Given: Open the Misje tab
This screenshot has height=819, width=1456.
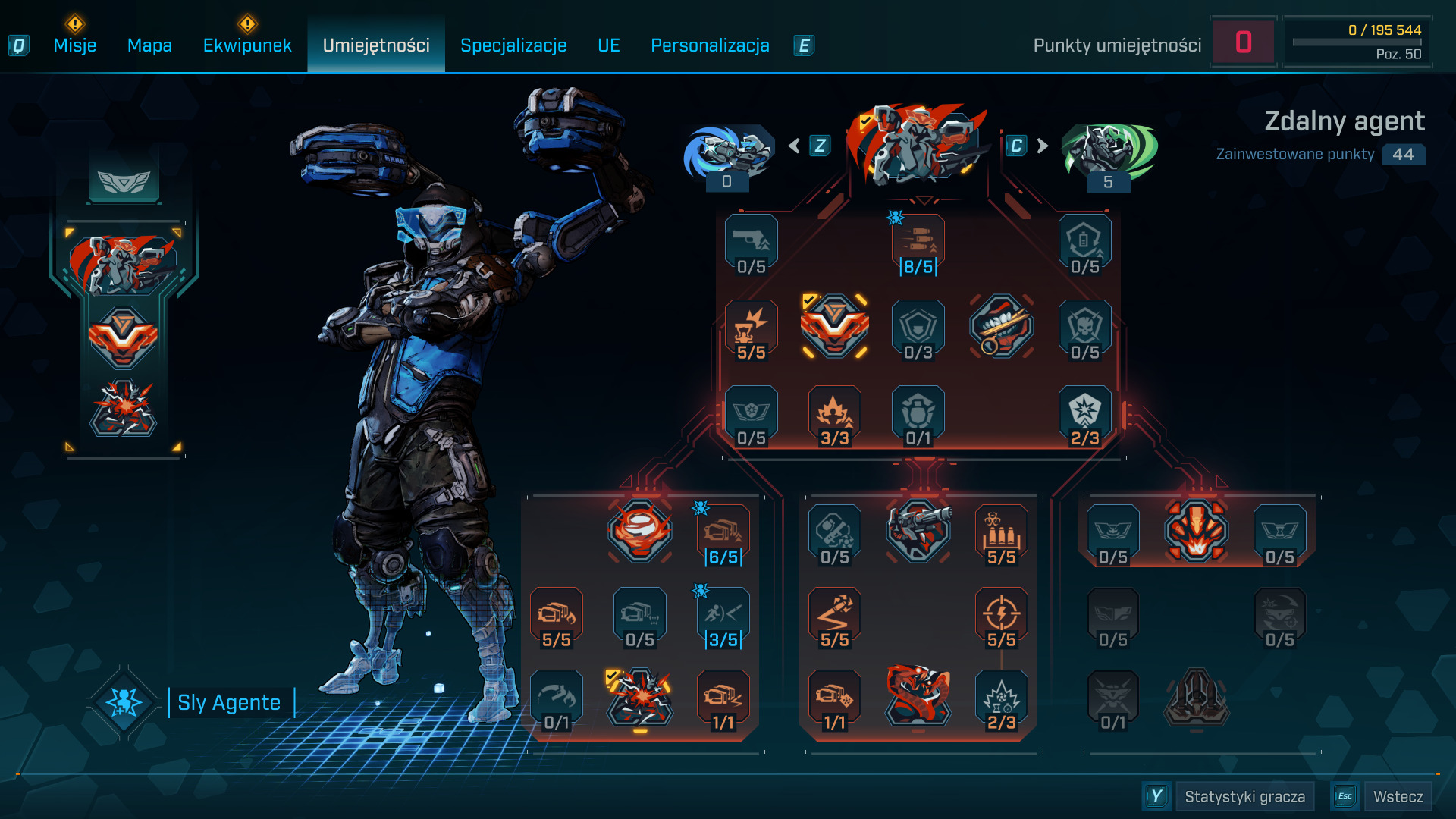Looking at the screenshot, I should pos(74,45).
